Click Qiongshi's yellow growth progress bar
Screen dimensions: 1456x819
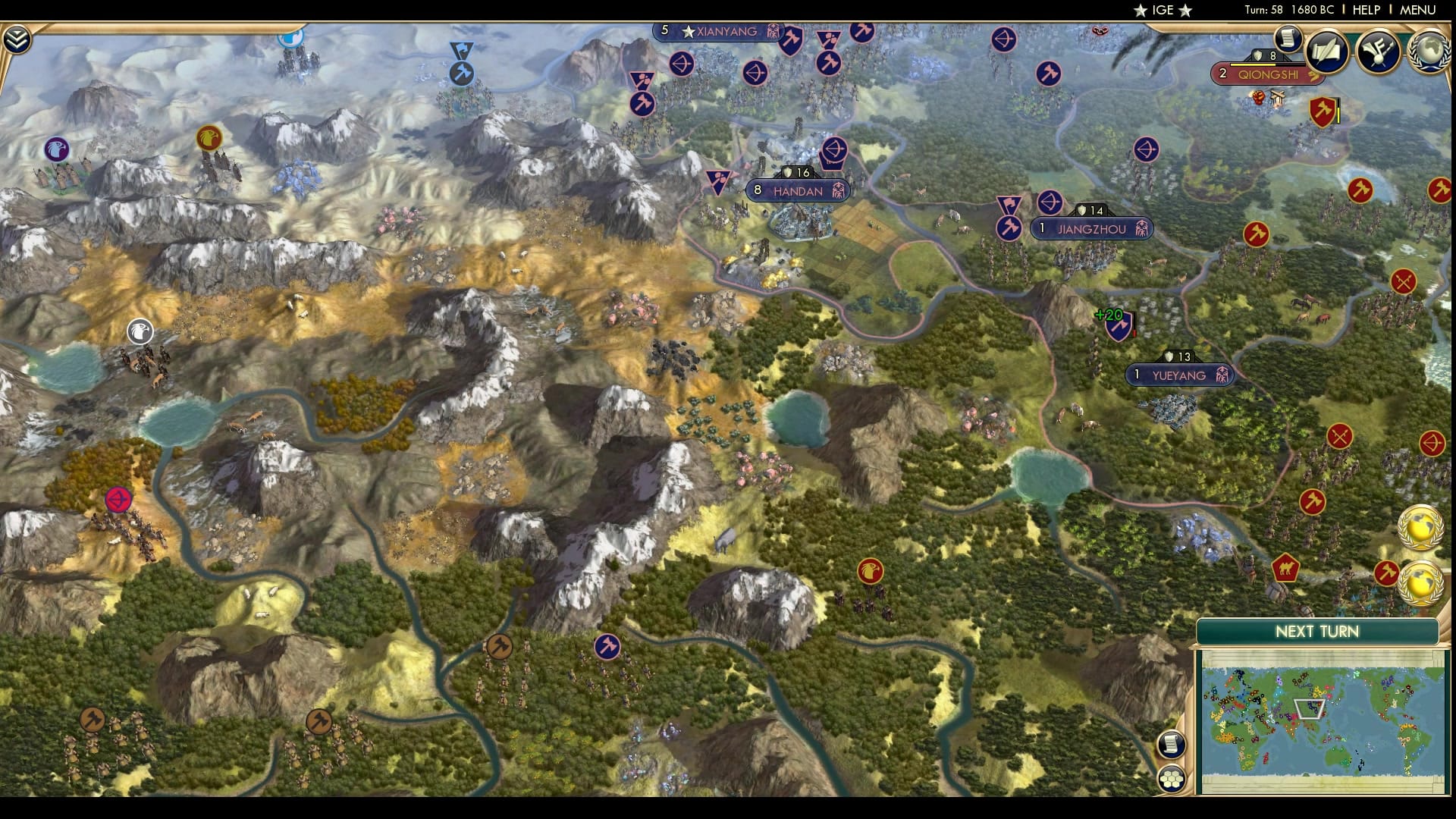(x=1251, y=64)
